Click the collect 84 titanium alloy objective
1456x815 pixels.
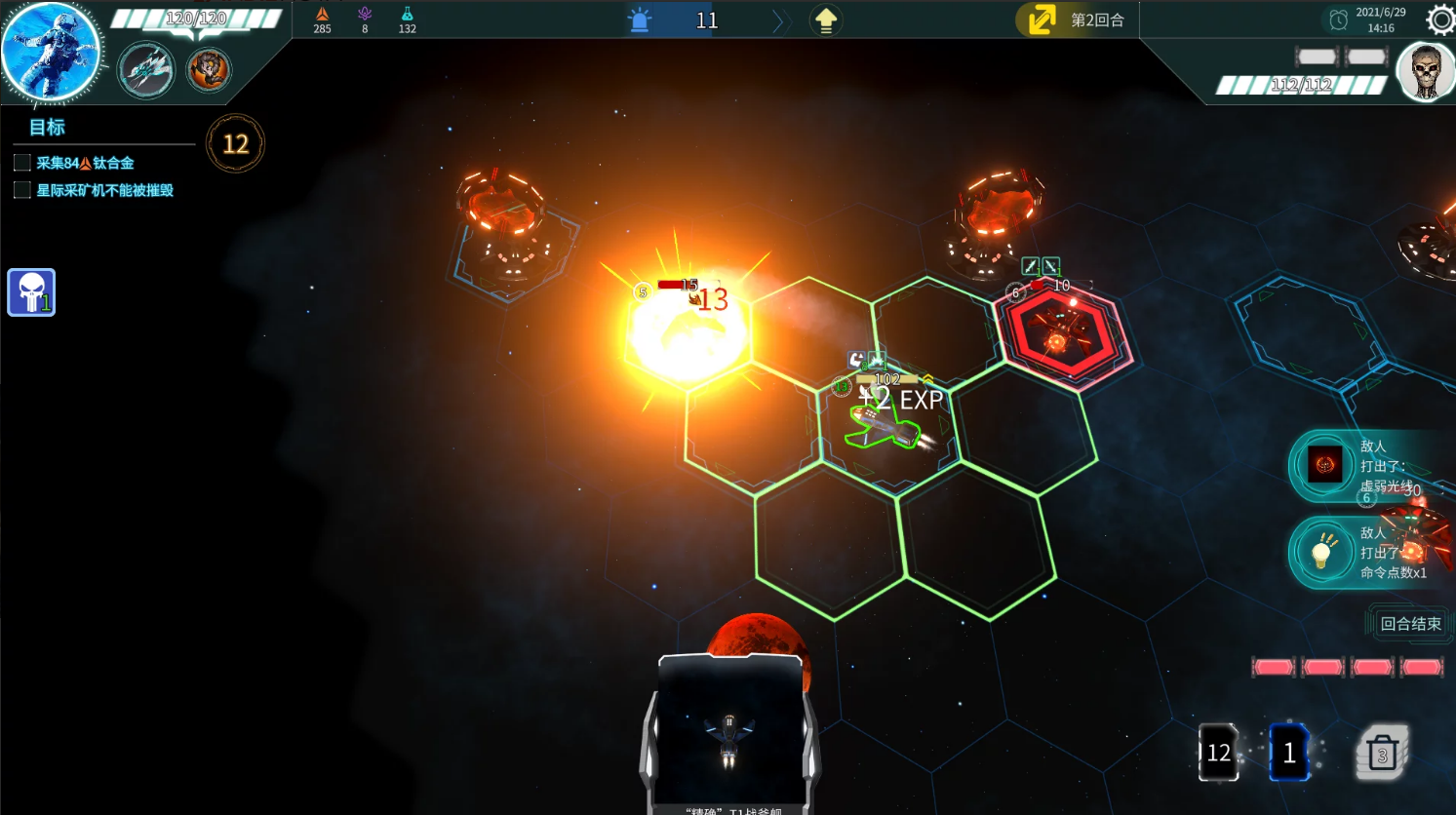click(85, 163)
